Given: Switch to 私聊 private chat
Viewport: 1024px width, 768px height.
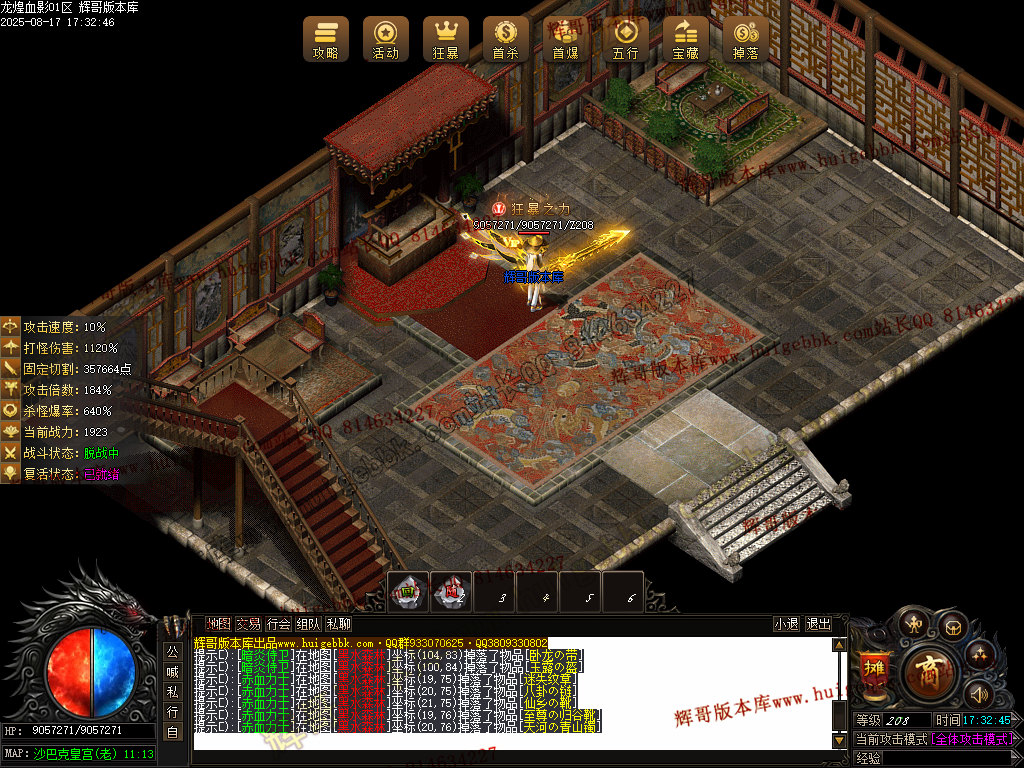Looking at the screenshot, I should pyautogui.click(x=338, y=624).
